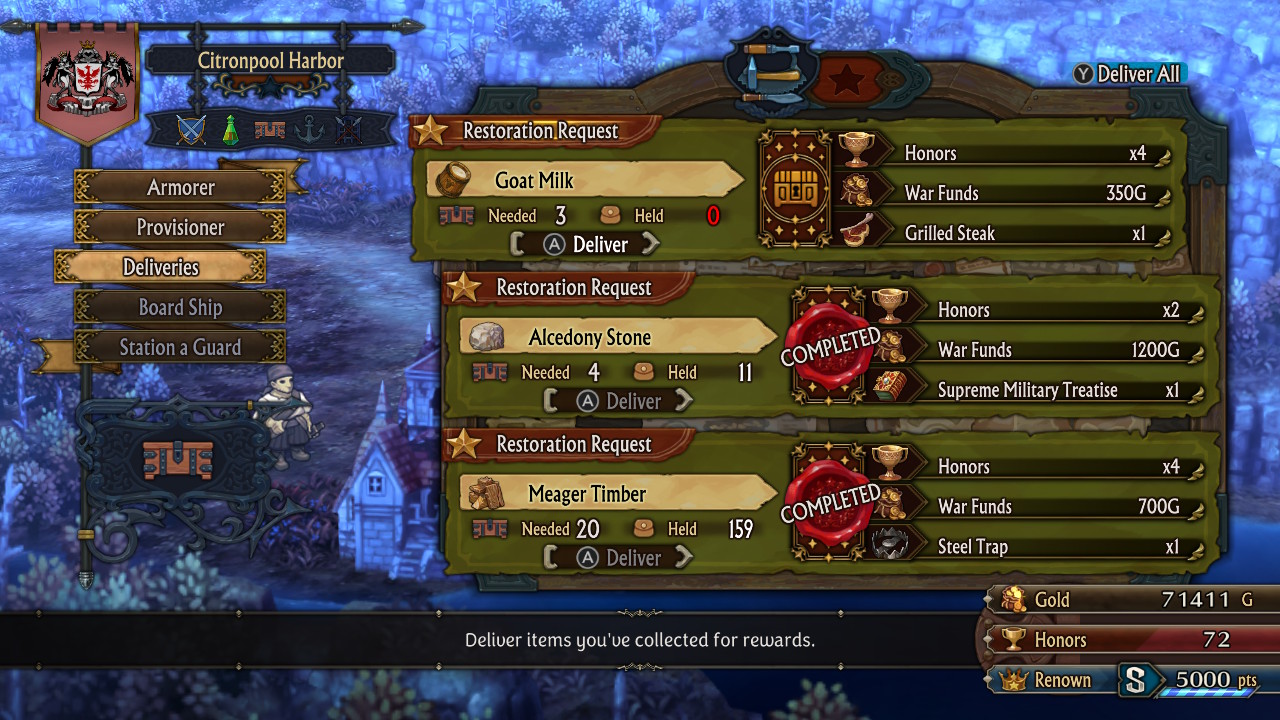Click the crossed swords town icon
1280x720 pixels.
[x=191, y=130]
